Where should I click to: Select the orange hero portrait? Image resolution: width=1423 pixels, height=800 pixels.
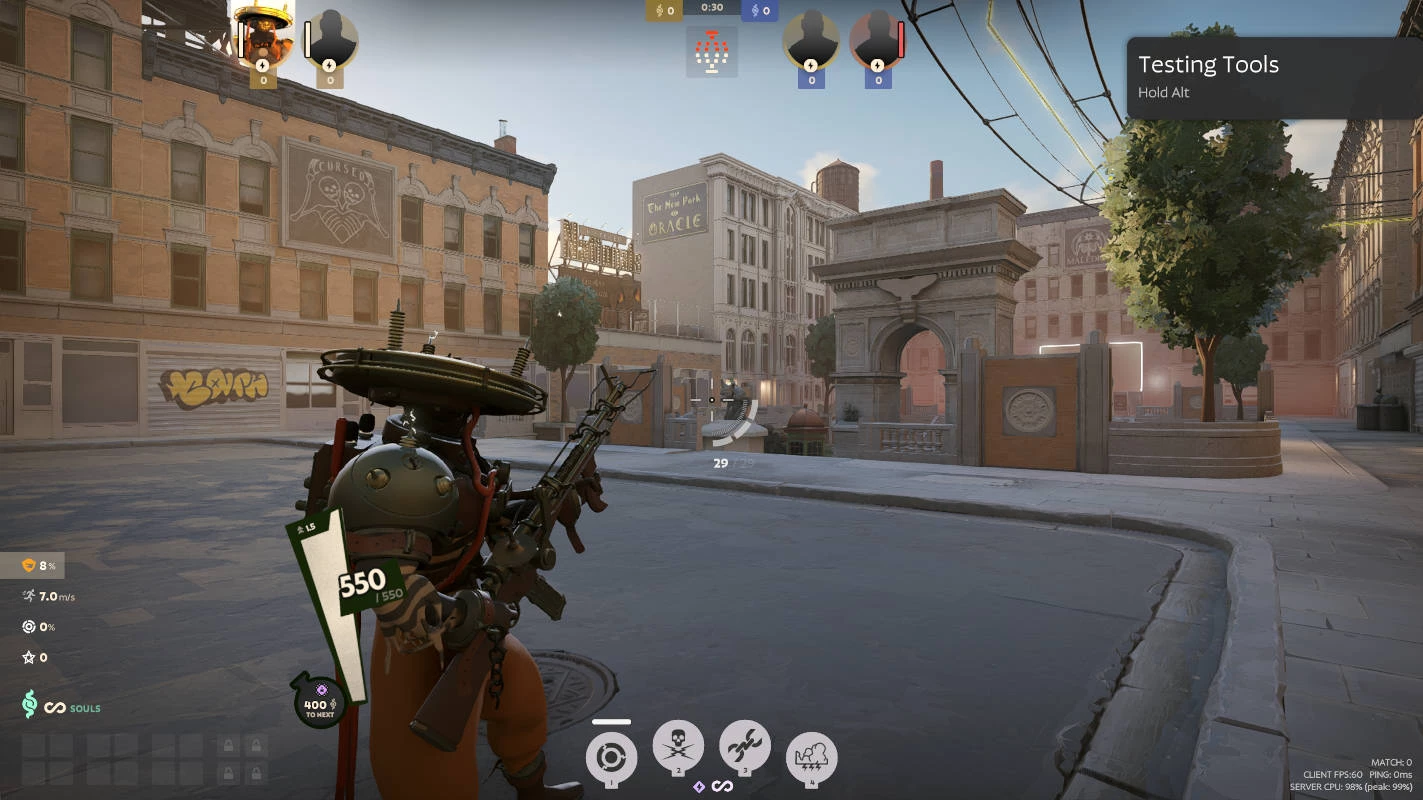click(x=263, y=38)
